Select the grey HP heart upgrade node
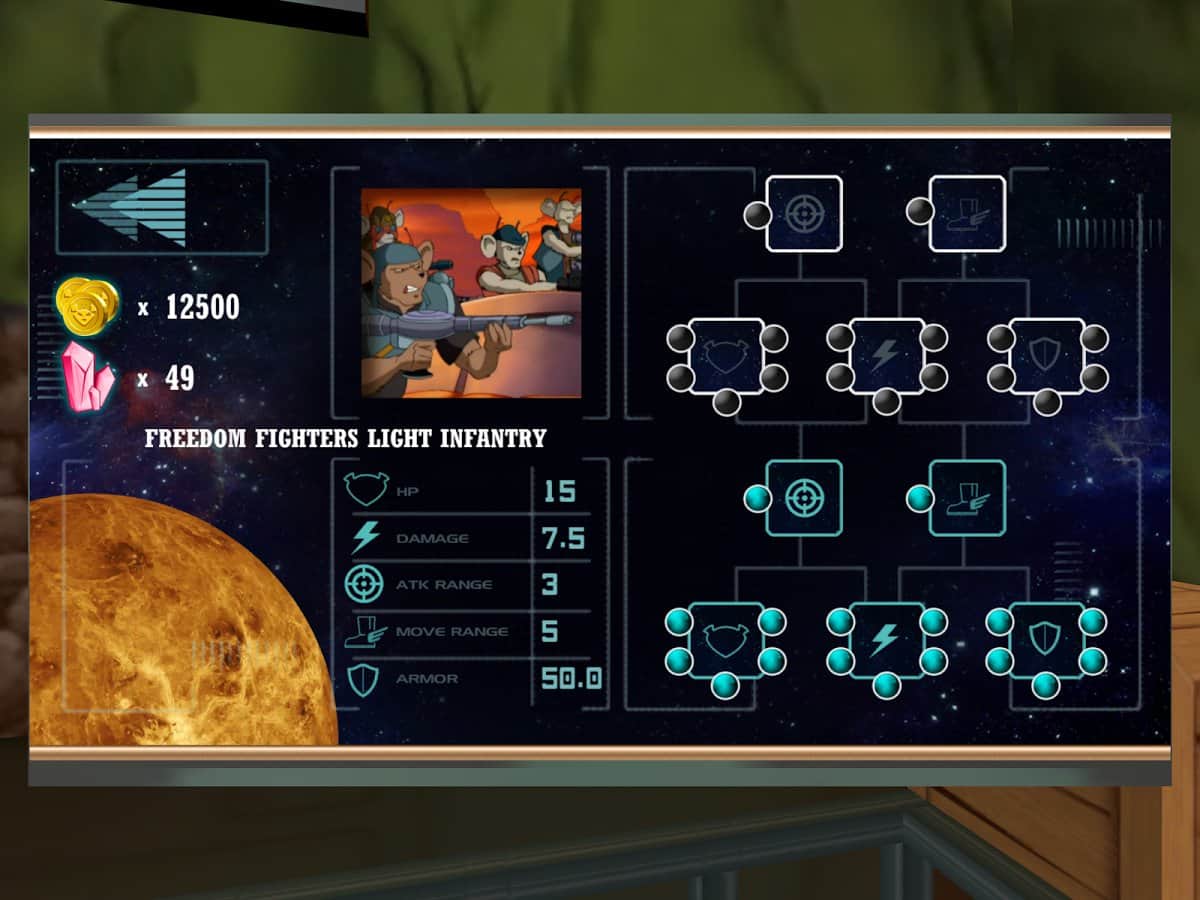The image size is (1200, 900). (x=726, y=356)
